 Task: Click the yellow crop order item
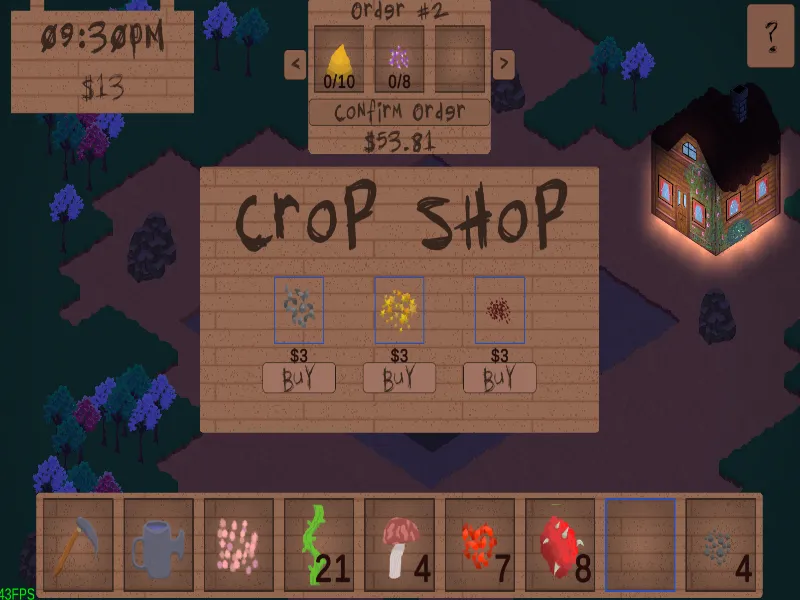coord(339,59)
